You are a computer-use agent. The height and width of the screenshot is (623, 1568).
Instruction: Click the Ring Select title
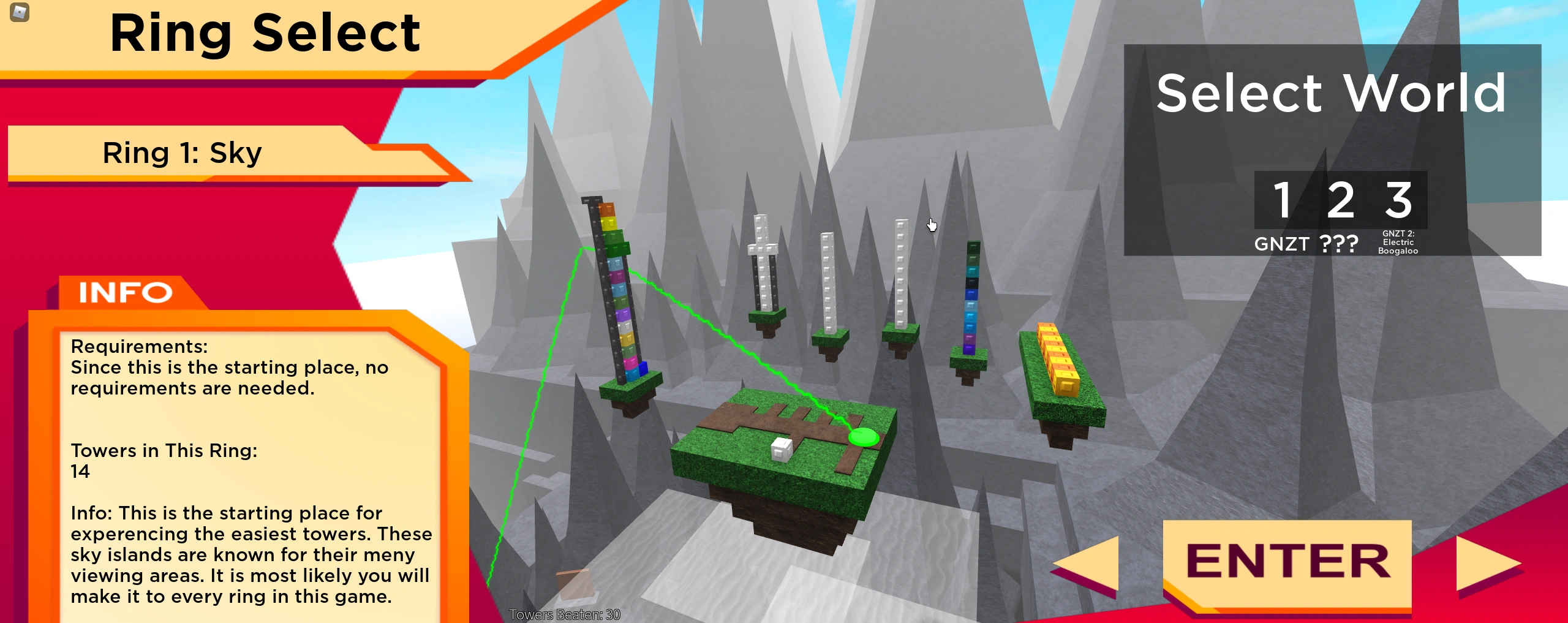pos(266,34)
